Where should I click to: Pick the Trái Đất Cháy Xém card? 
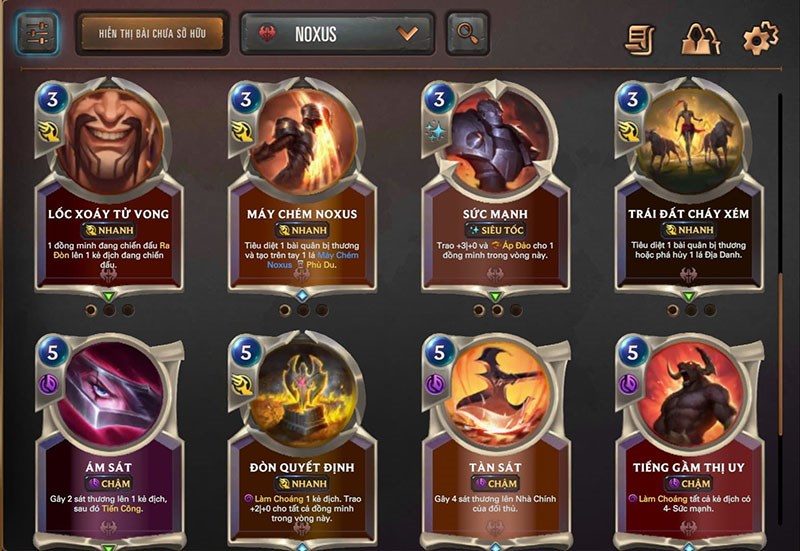pos(688,190)
